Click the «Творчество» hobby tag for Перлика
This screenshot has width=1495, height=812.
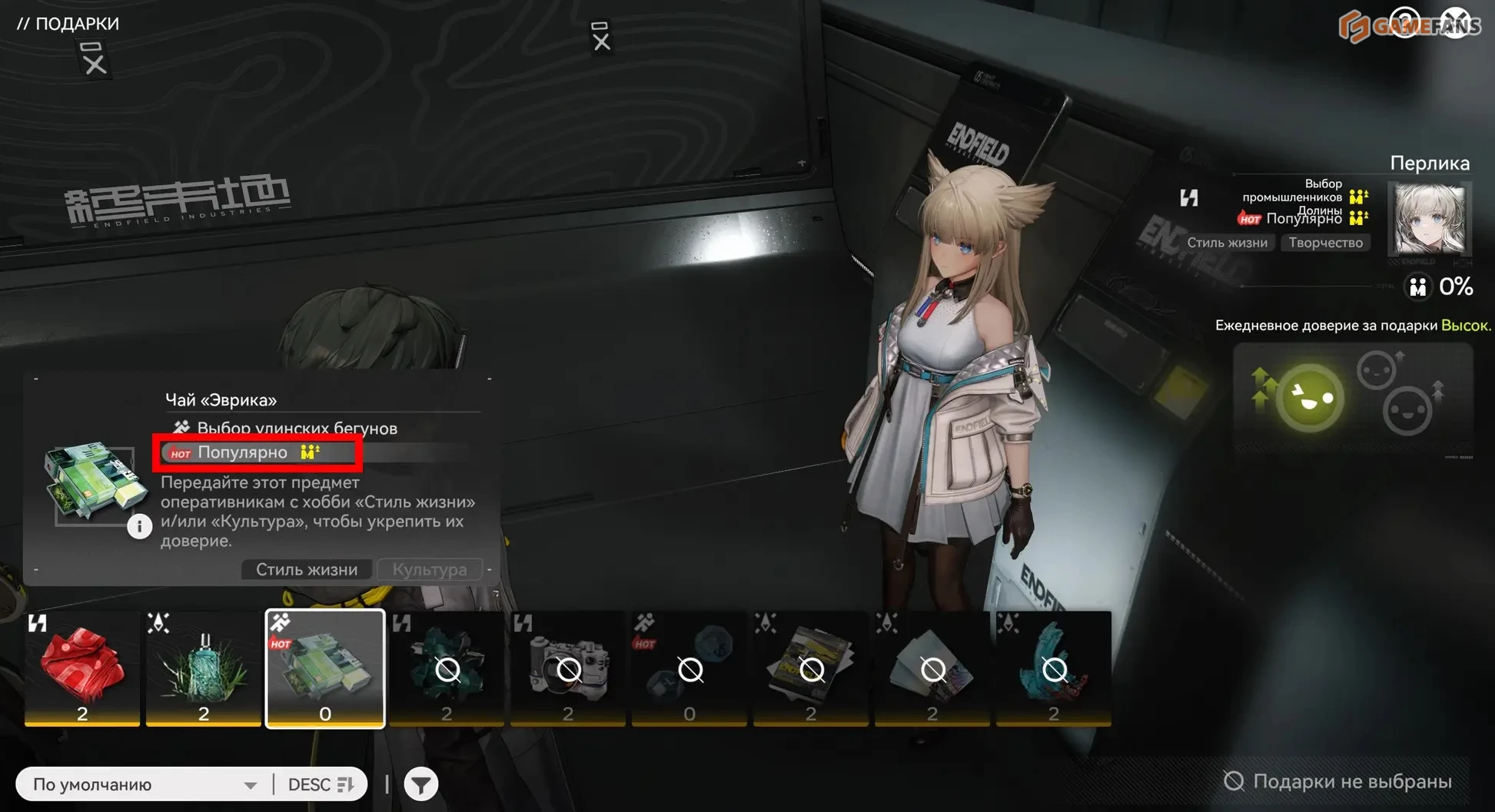click(1326, 243)
